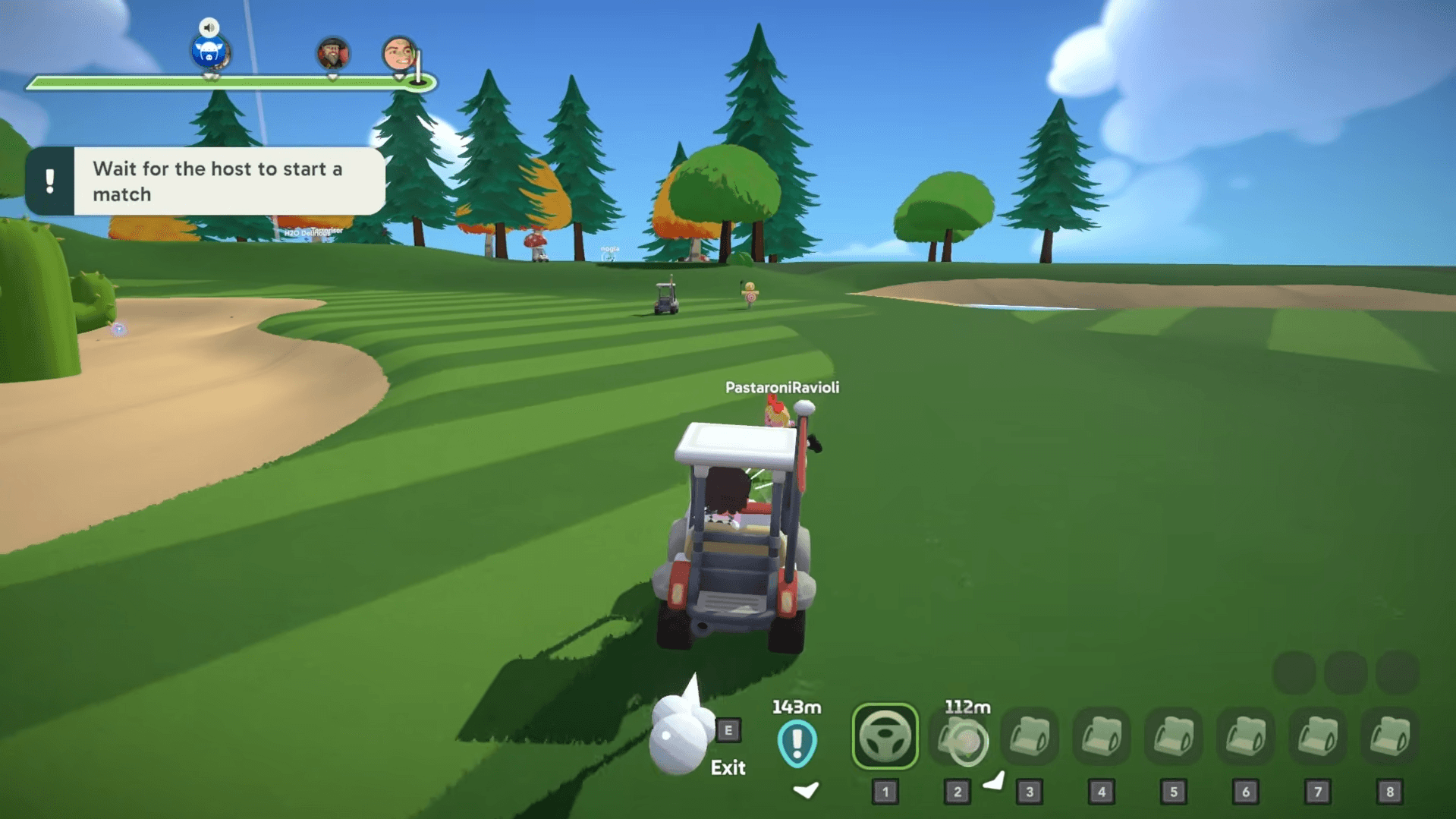Click the 'Wait for the host' notification
The width and height of the screenshot is (1456, 819).
[206, 181]
